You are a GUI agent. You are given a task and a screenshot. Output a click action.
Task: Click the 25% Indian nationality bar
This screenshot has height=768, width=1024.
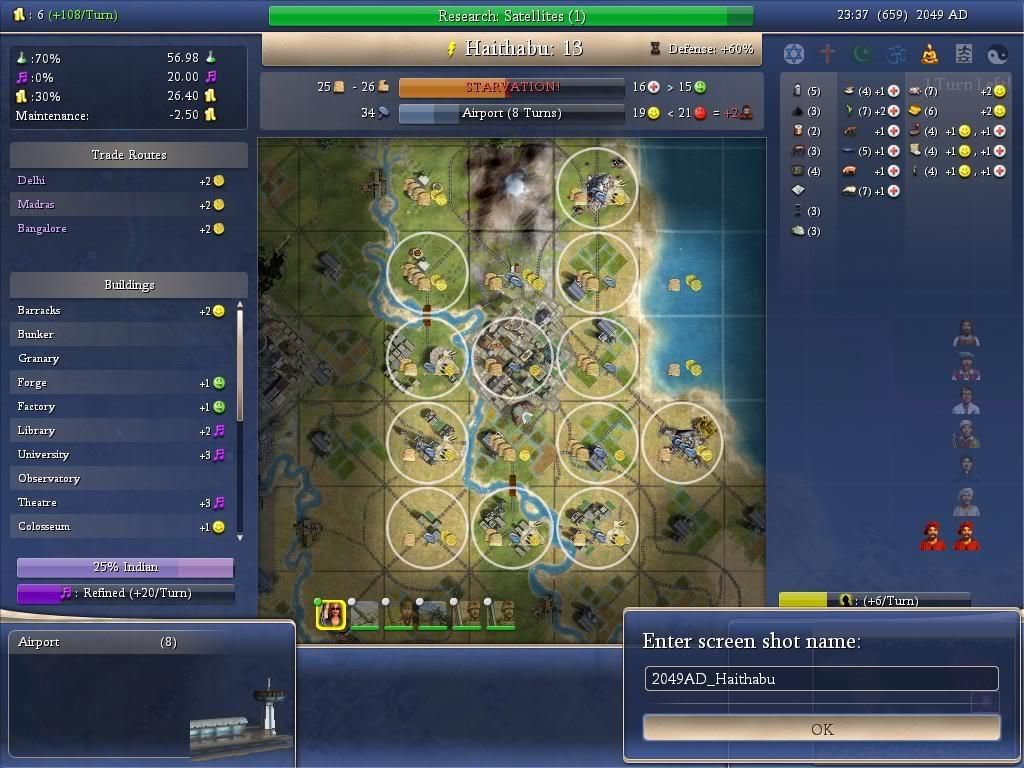point(125,567)
